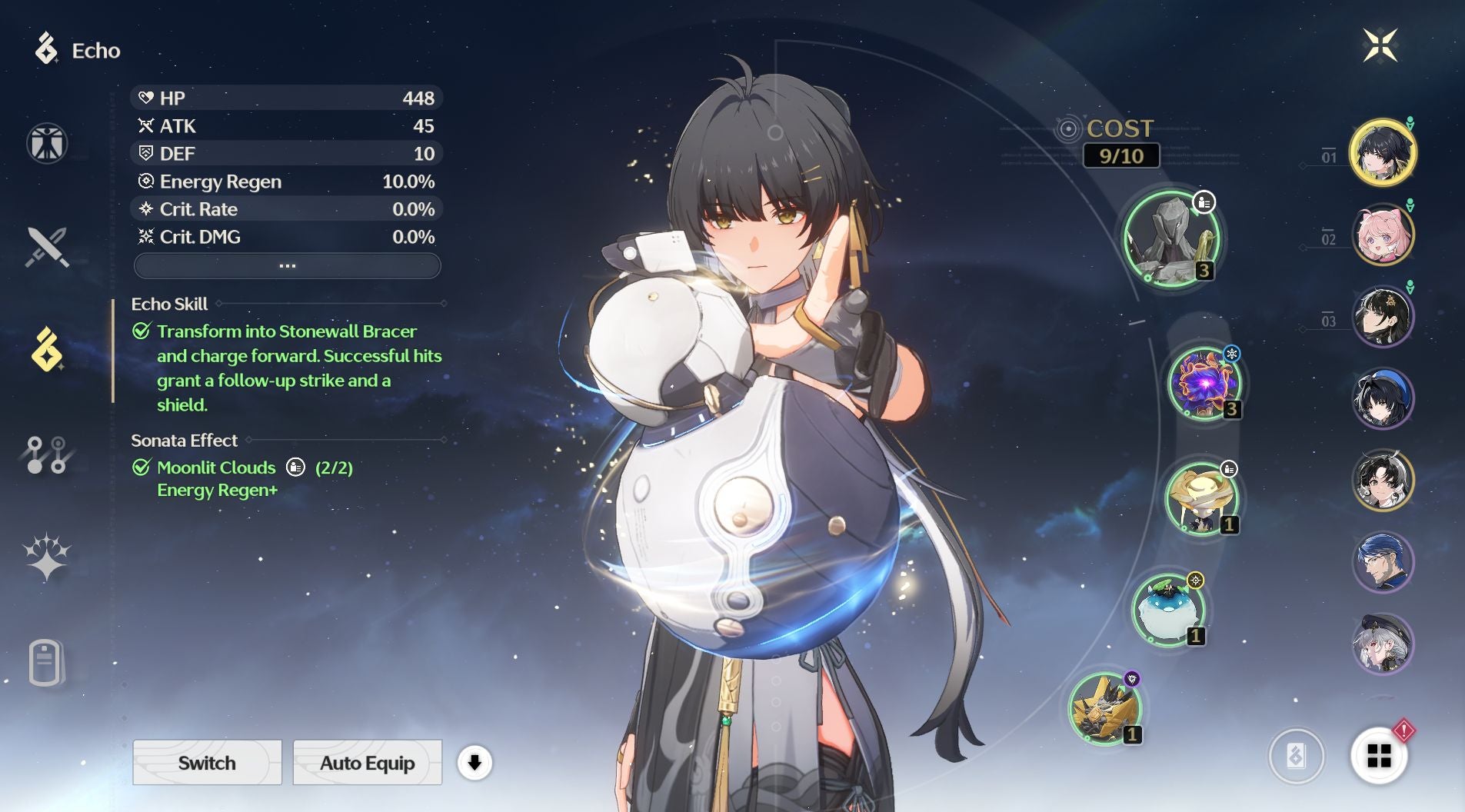Open the clipboard profile tab
This screenshot has width=1465, height=812.
tap(45, 661)
